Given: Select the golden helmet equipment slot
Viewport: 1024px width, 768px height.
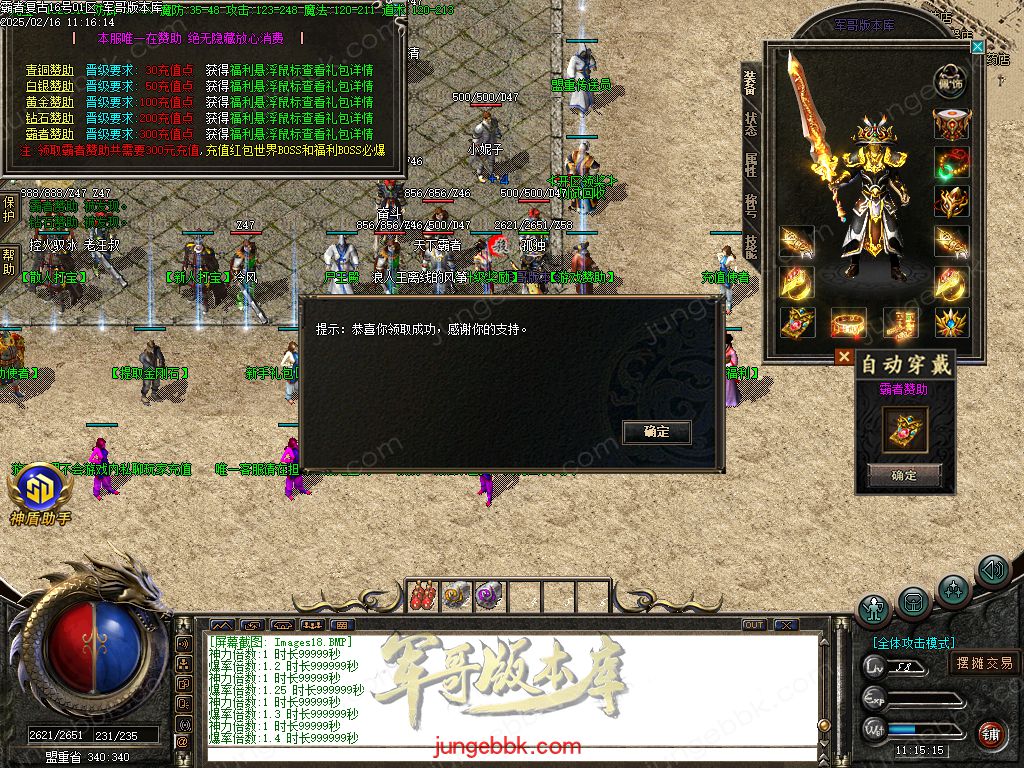Looking at the screenshot, I should tap(951, 124).
